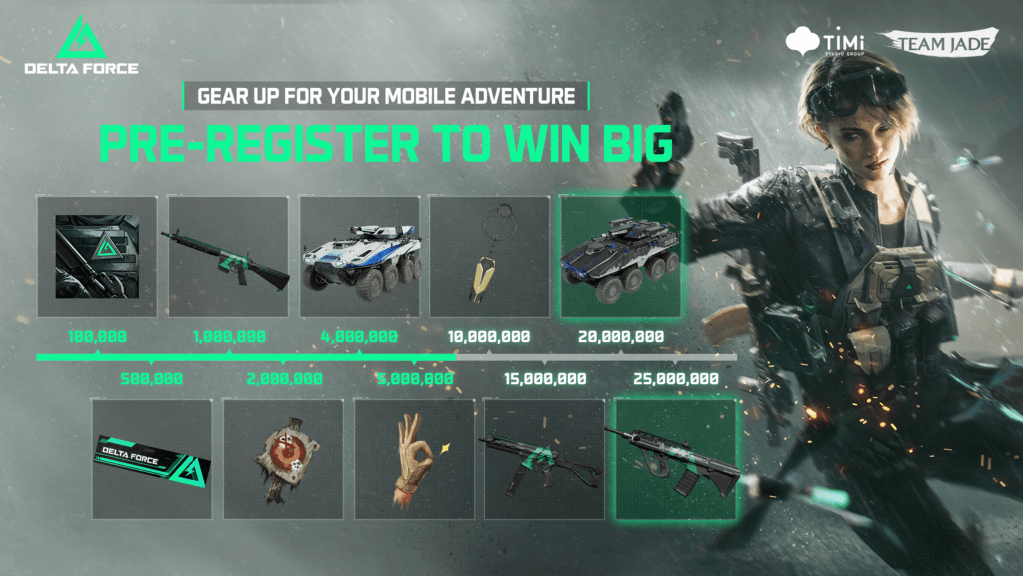Select the Delta Force banner nameplate reward

[x=151, y=460]
